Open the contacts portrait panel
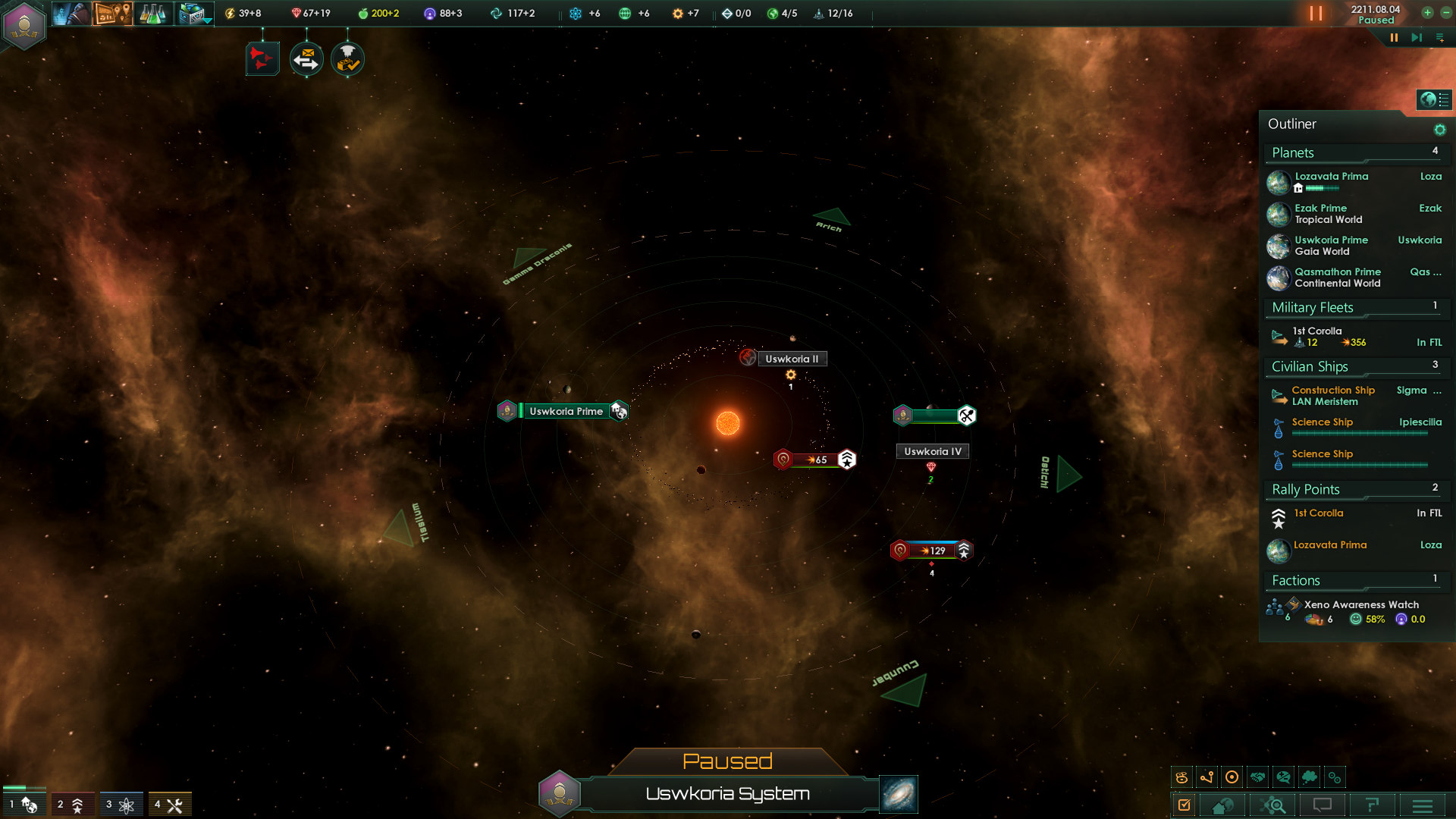 pos(71,13)
